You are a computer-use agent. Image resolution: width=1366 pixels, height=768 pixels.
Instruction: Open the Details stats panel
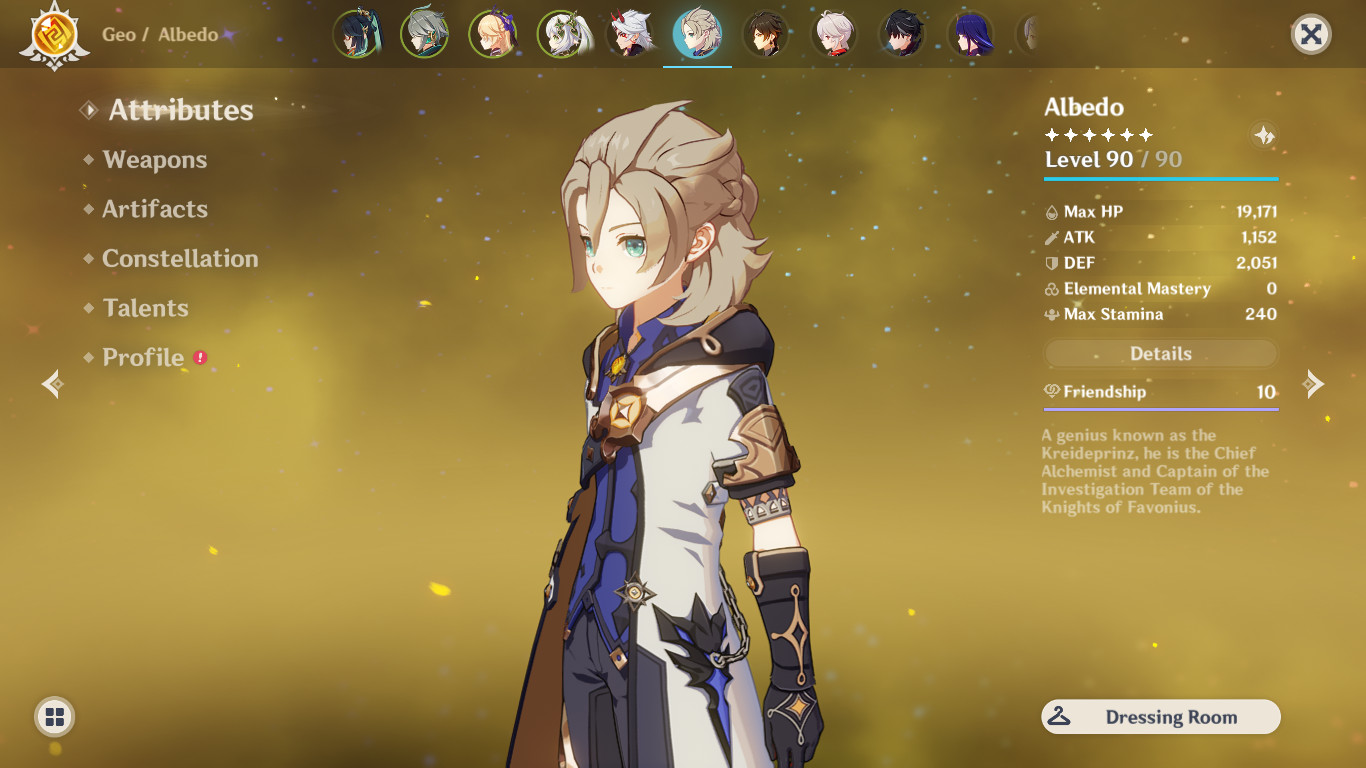(1160, 353)
